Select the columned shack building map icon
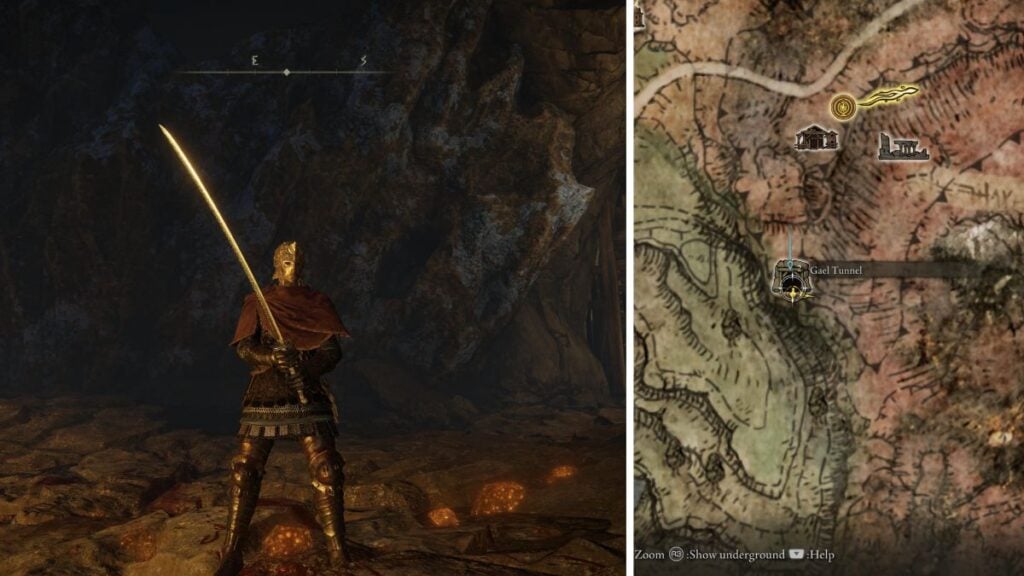 pos(815,138)
